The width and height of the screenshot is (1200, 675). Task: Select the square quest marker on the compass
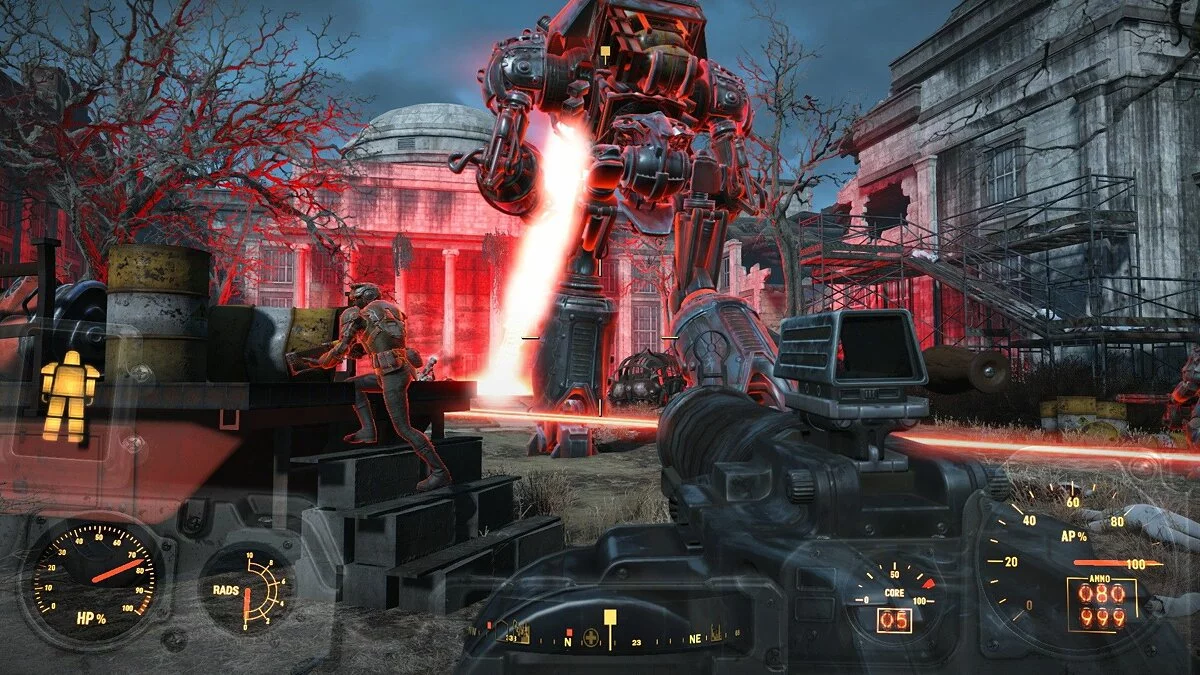608,615
